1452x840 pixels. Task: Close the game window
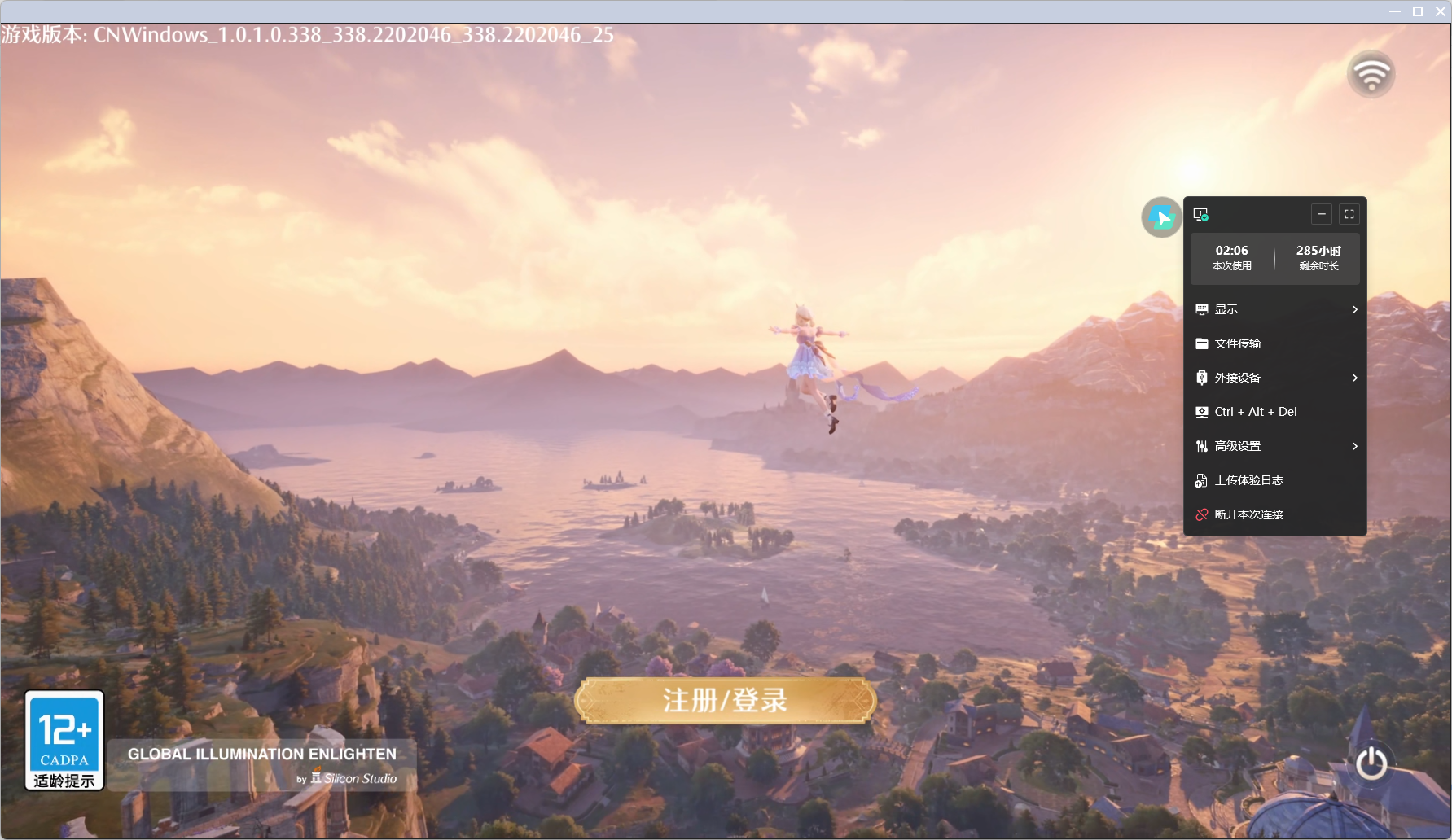1440,11
